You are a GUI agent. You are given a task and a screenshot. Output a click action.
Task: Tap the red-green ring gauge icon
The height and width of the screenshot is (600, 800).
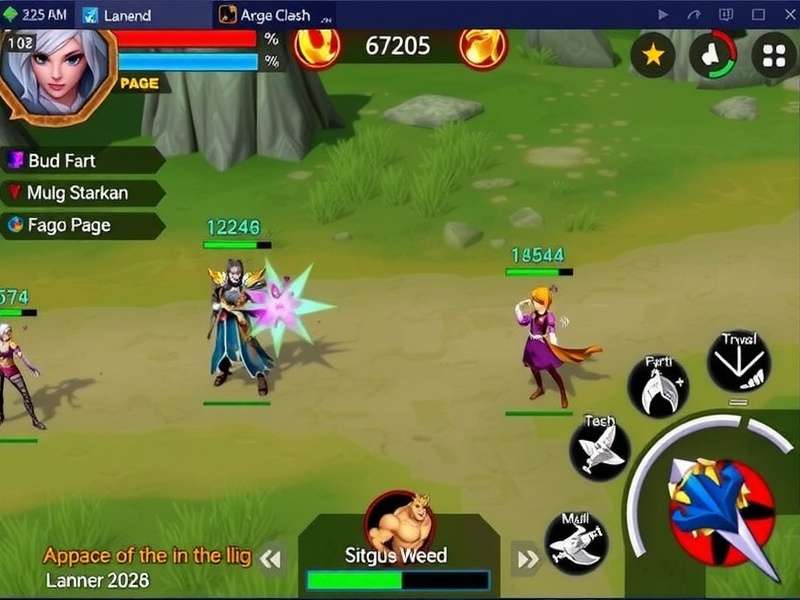coord(713,55)
